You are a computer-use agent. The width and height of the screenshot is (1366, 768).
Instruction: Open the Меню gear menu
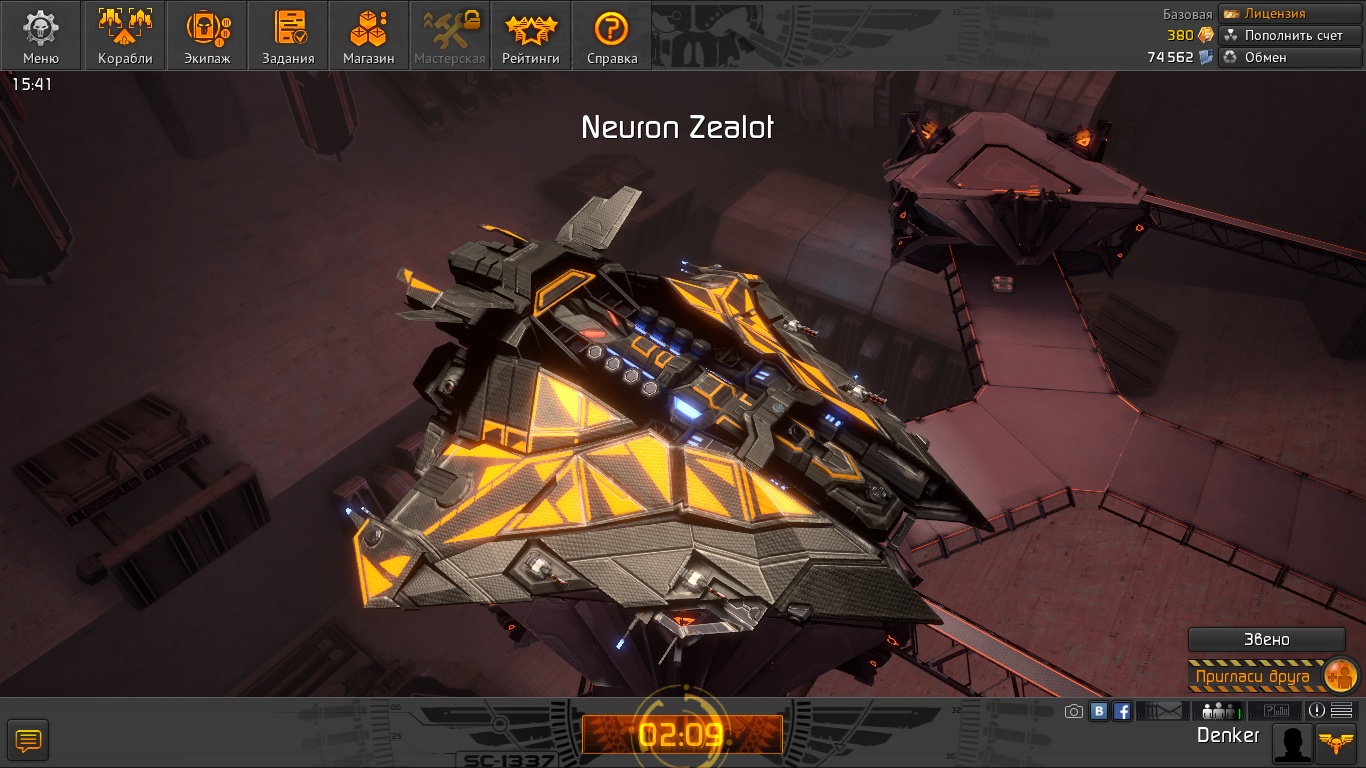(x=41, y=36)
